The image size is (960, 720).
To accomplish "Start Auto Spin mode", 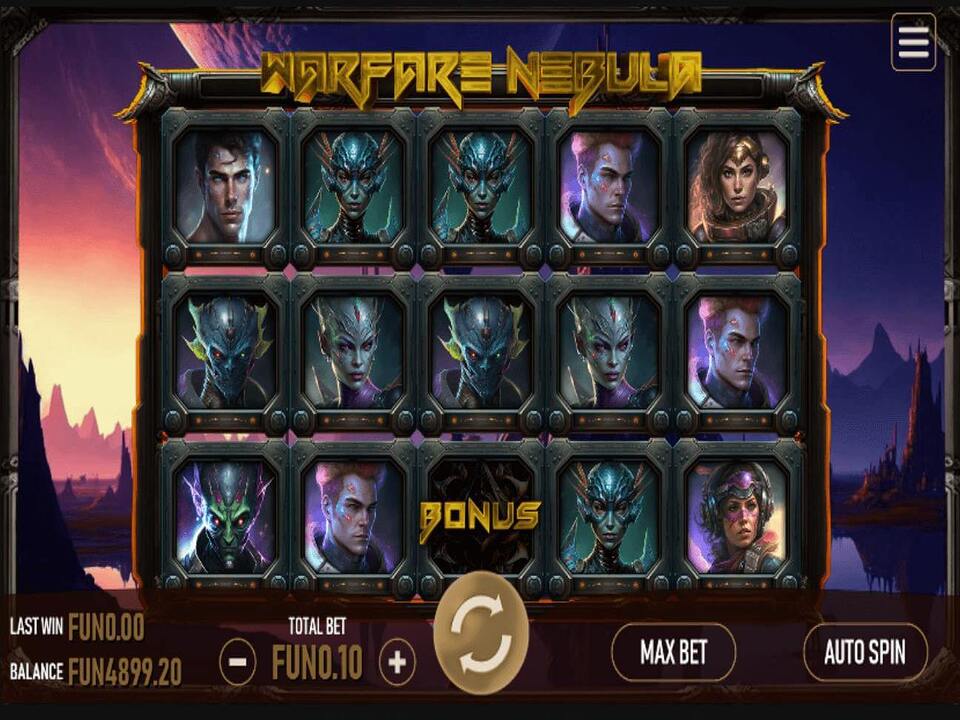I will [x=865, y=653].
